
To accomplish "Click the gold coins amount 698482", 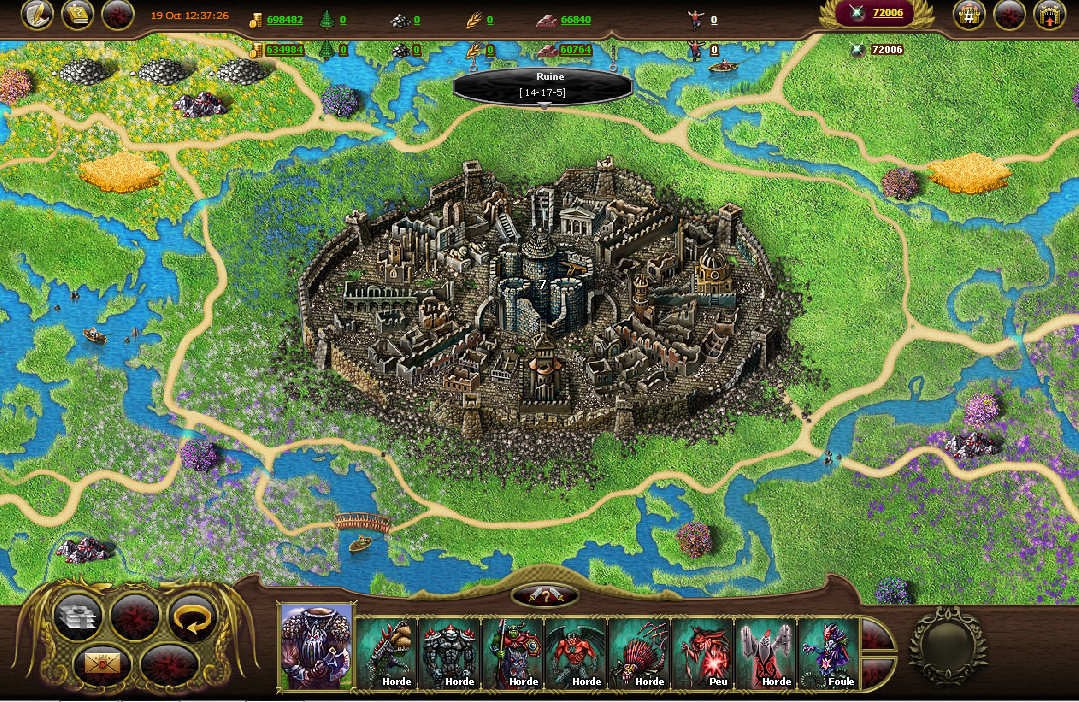I will click(285, 20).
